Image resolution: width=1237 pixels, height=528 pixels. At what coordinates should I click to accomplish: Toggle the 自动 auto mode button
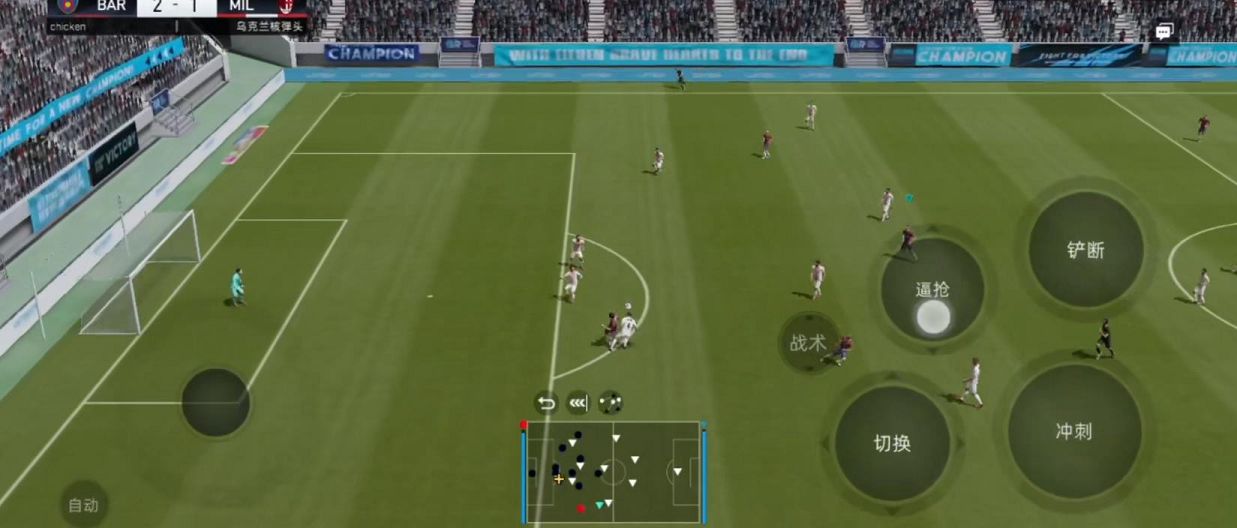point(83,505)
